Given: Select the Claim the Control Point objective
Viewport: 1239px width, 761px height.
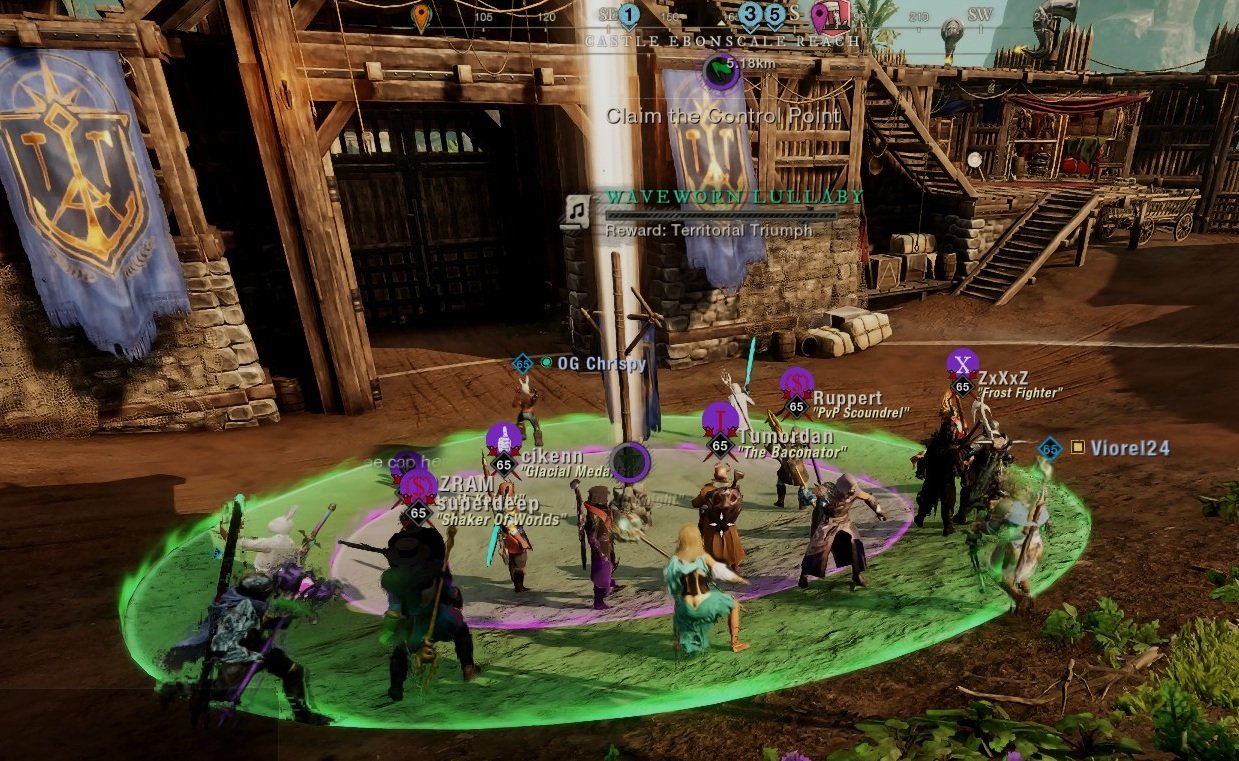Looking at the screenshot, I should (x=724, y=116).
